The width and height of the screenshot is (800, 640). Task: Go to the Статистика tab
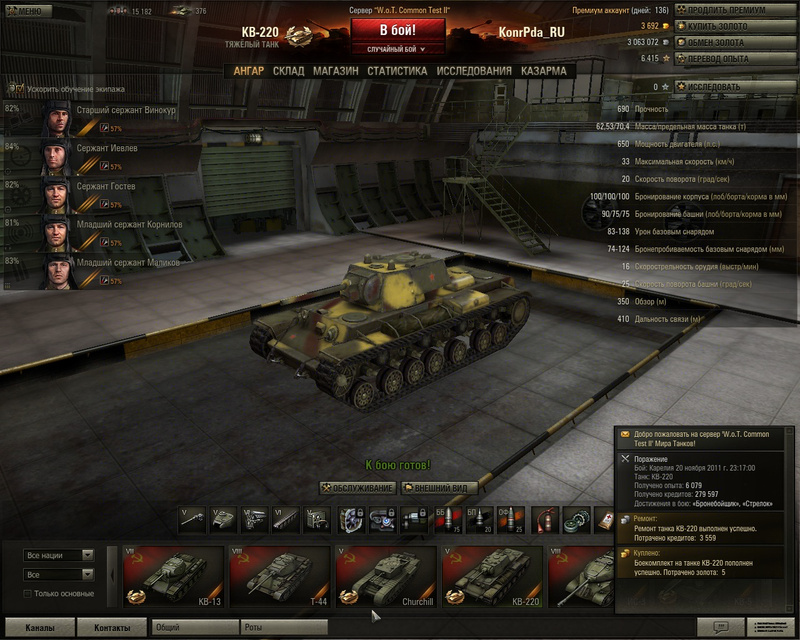[x=397, y=71]
